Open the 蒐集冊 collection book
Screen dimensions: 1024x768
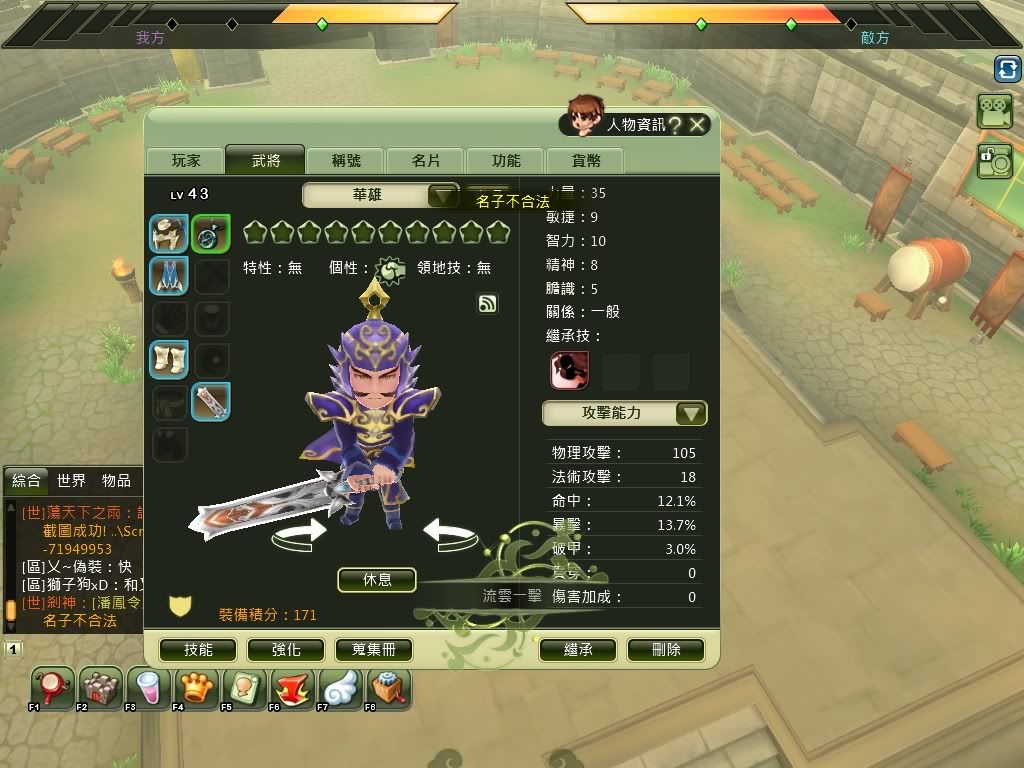pyautogui.click(x=374, y=649)
